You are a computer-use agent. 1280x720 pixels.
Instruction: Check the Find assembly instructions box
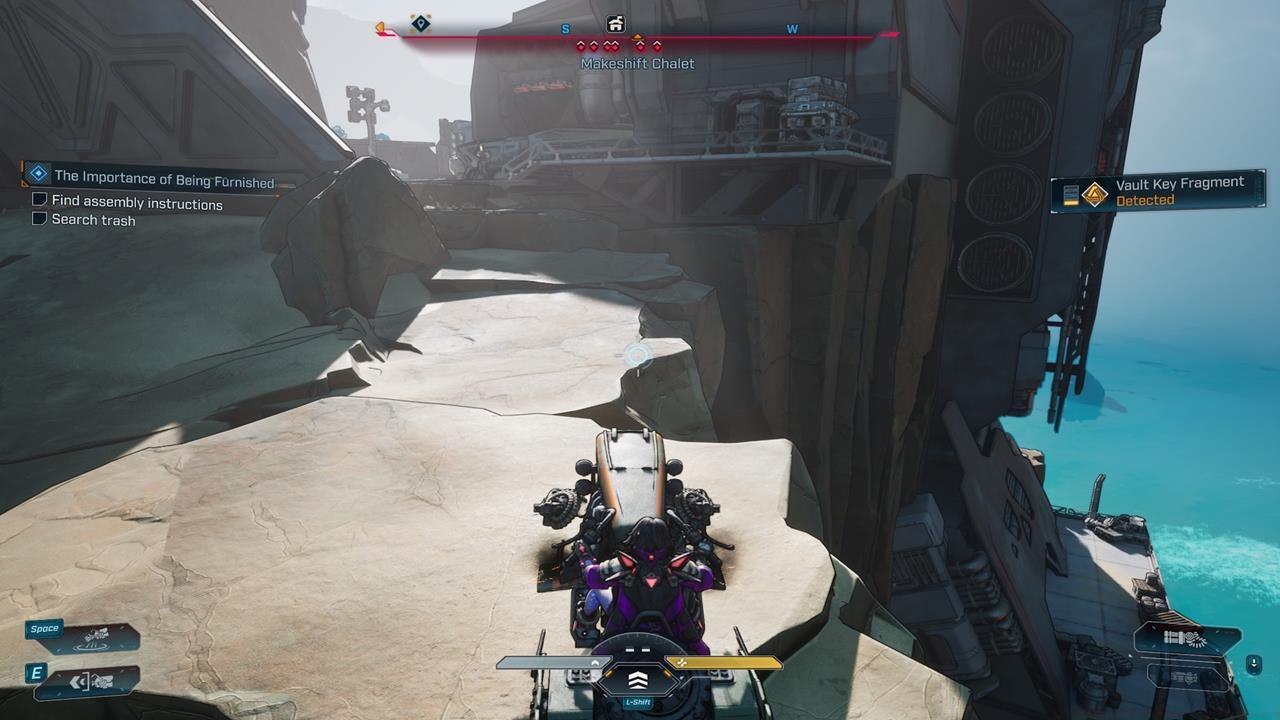pos(38,199)
